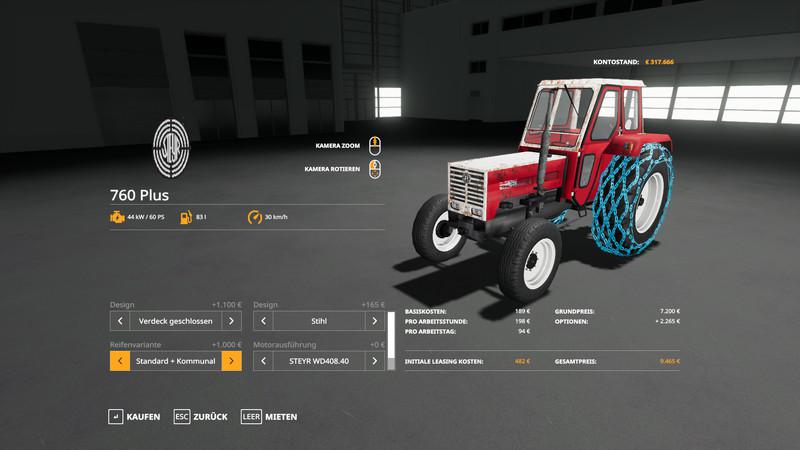Select next option after Verdeck geschlossen
800x450 pixels.
pyautogui.click(x=231, y=321)
